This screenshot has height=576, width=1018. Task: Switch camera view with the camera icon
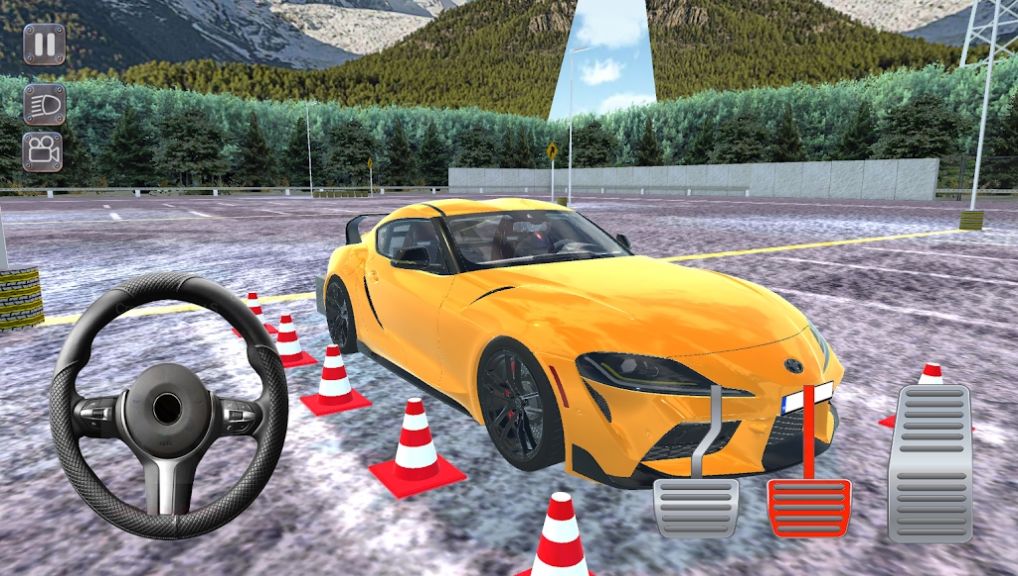43,152
